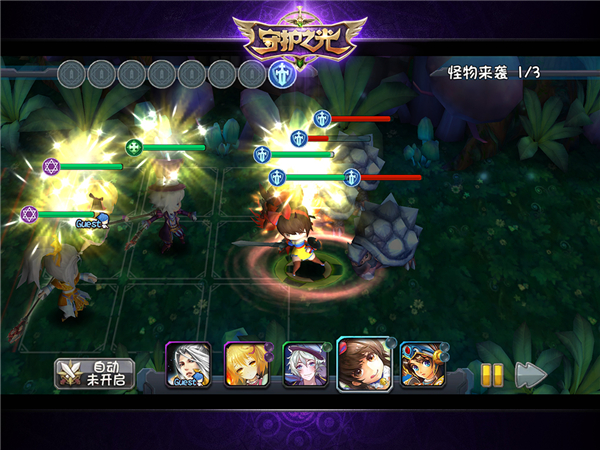Click the glowing blue sword wave marker
The height and width of the screenshot is (450, 600).
pos(282,73)
